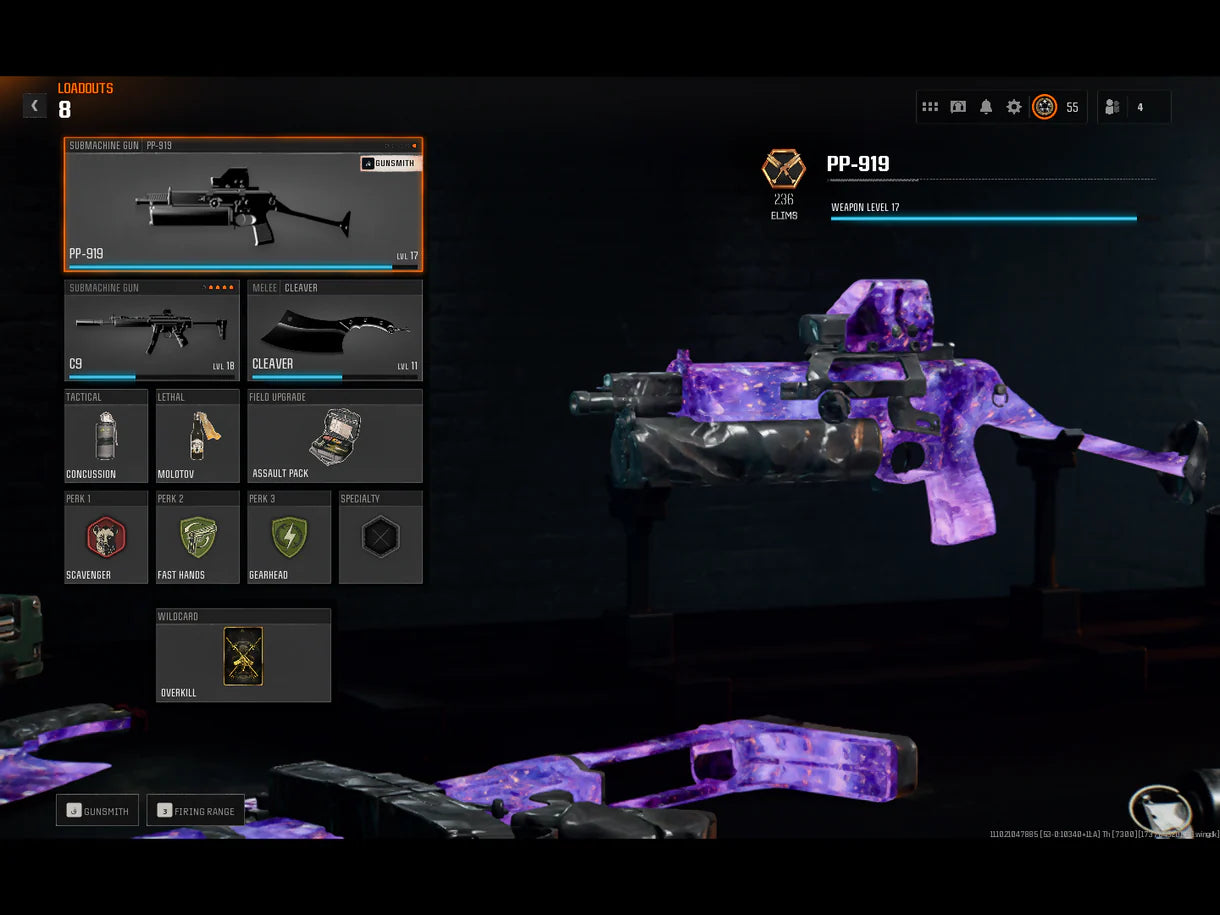
Task: Change the Overkill wildcard
Action: pyautogui.click(x=243, y=655)
